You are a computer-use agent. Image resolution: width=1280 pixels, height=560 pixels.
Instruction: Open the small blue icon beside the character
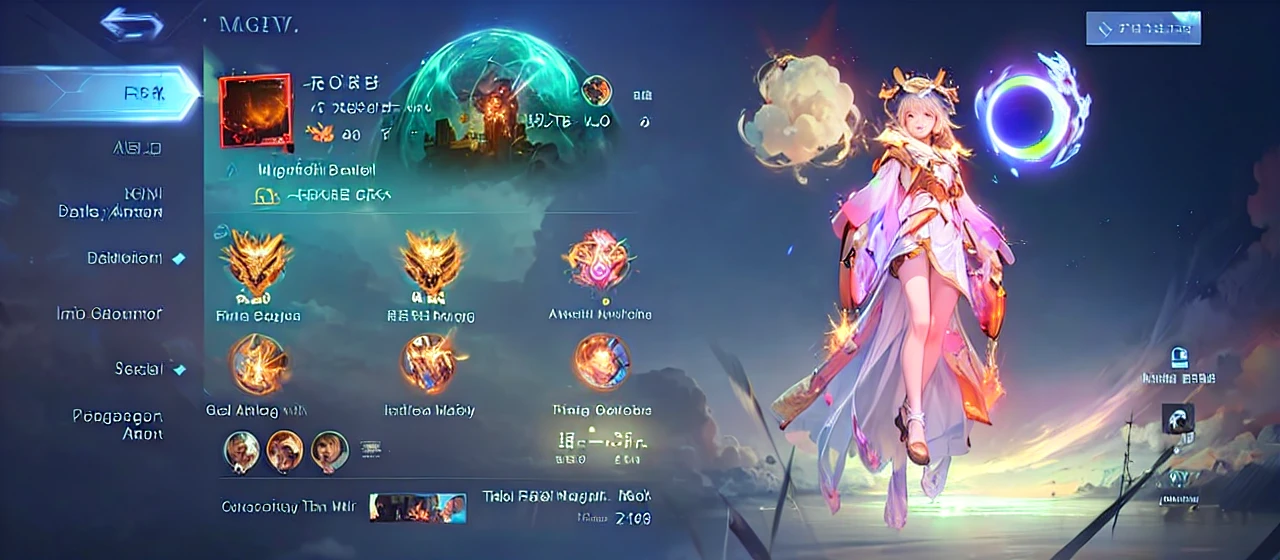pyautogui.click(x=1179, y=357)
